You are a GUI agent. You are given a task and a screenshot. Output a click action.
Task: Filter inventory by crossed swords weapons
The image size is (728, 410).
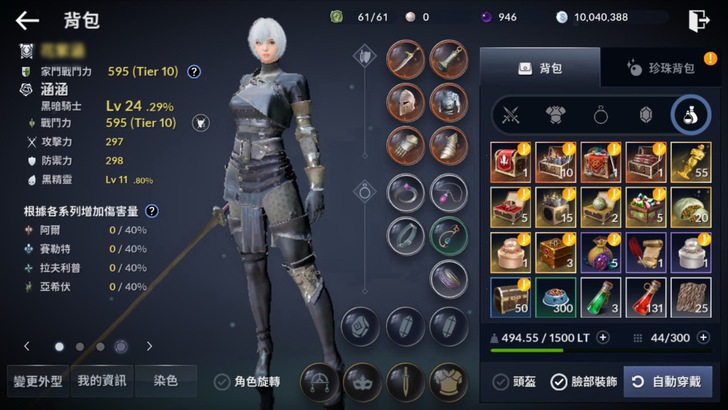(x=512, y=115)
